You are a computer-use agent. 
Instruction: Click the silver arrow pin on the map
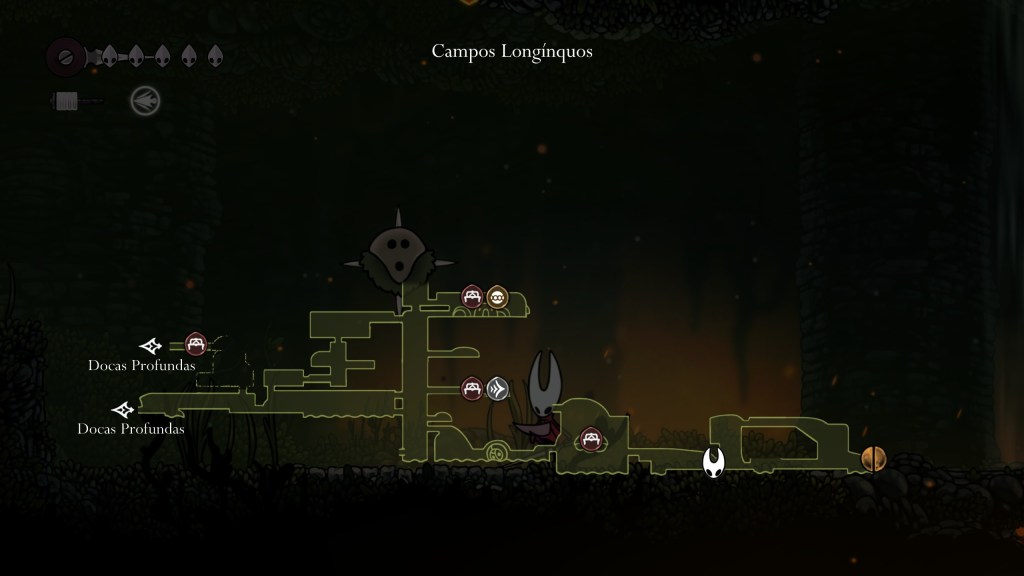[498, 388]
